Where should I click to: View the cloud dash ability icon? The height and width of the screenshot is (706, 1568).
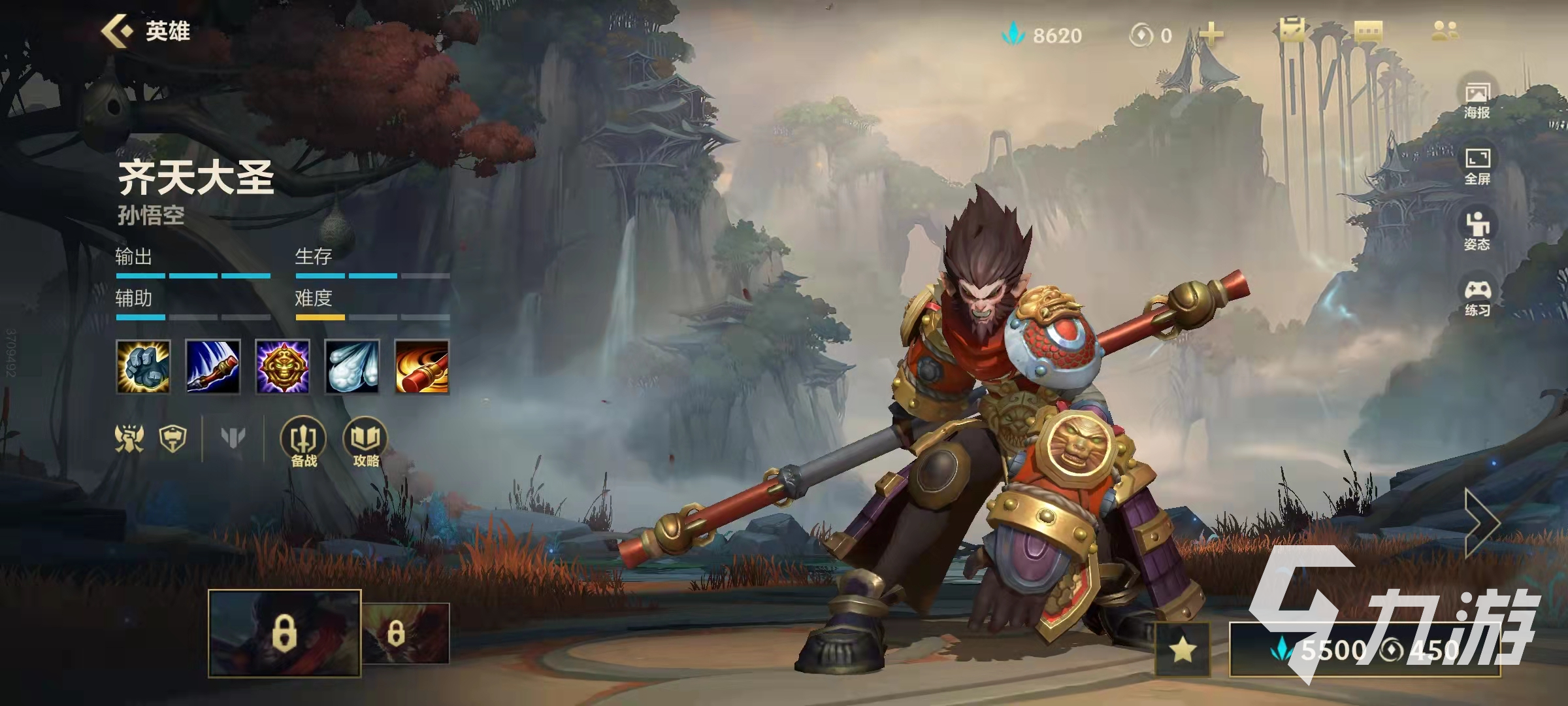click(x=352, y=367)
